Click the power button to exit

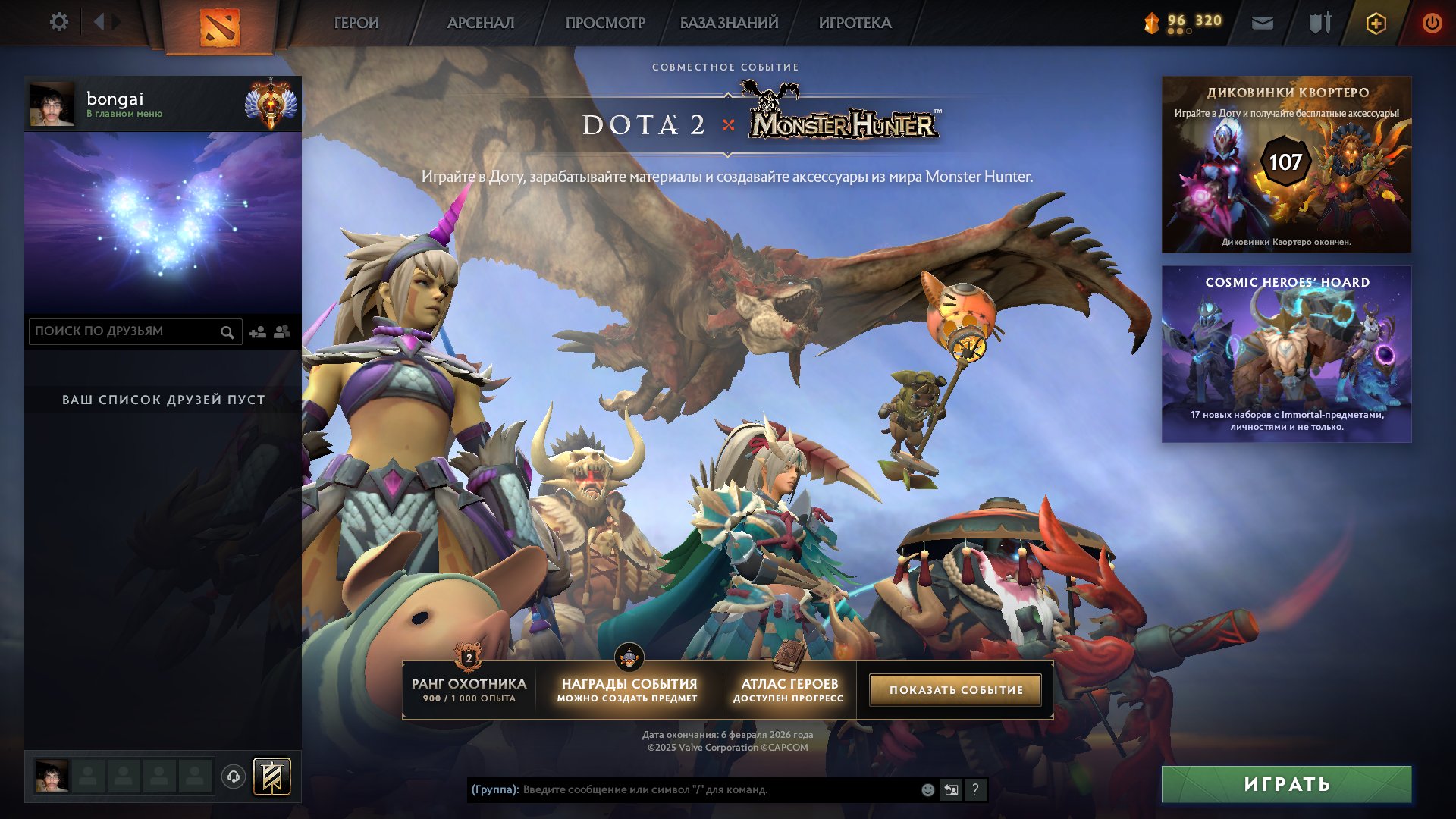tap(1432, 23)
